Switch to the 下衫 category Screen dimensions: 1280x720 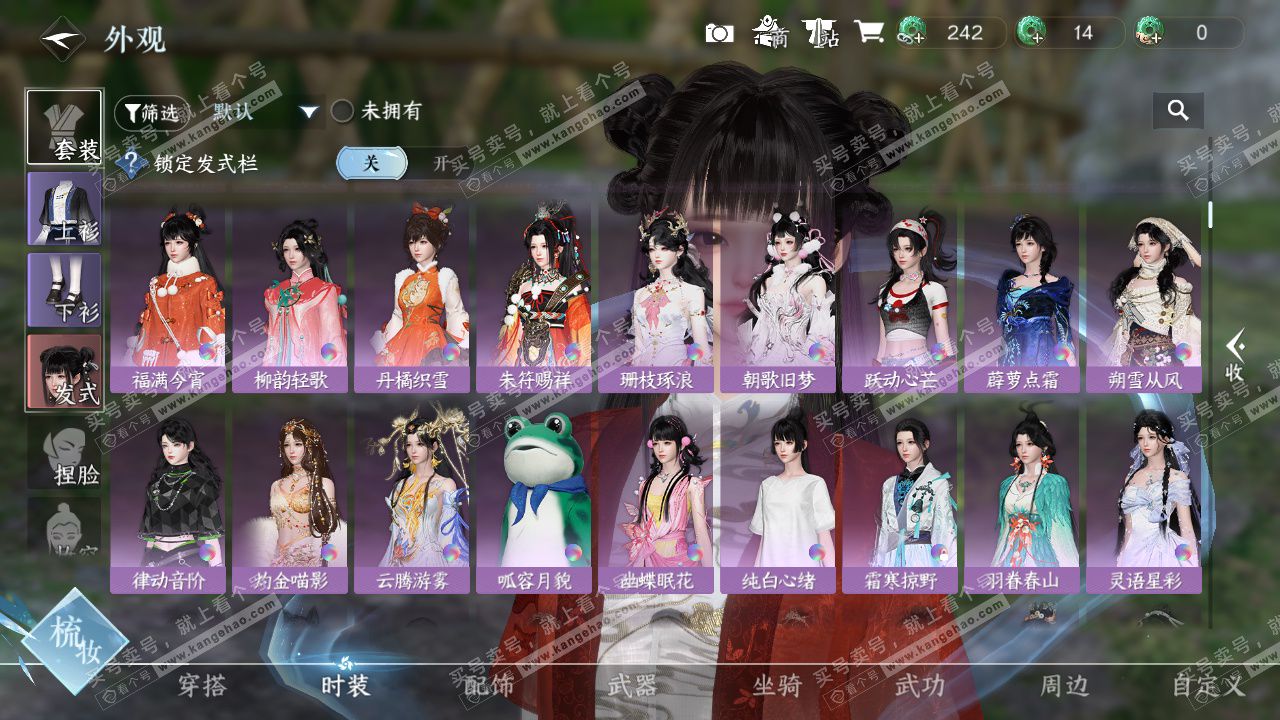(x=64, y=290)
